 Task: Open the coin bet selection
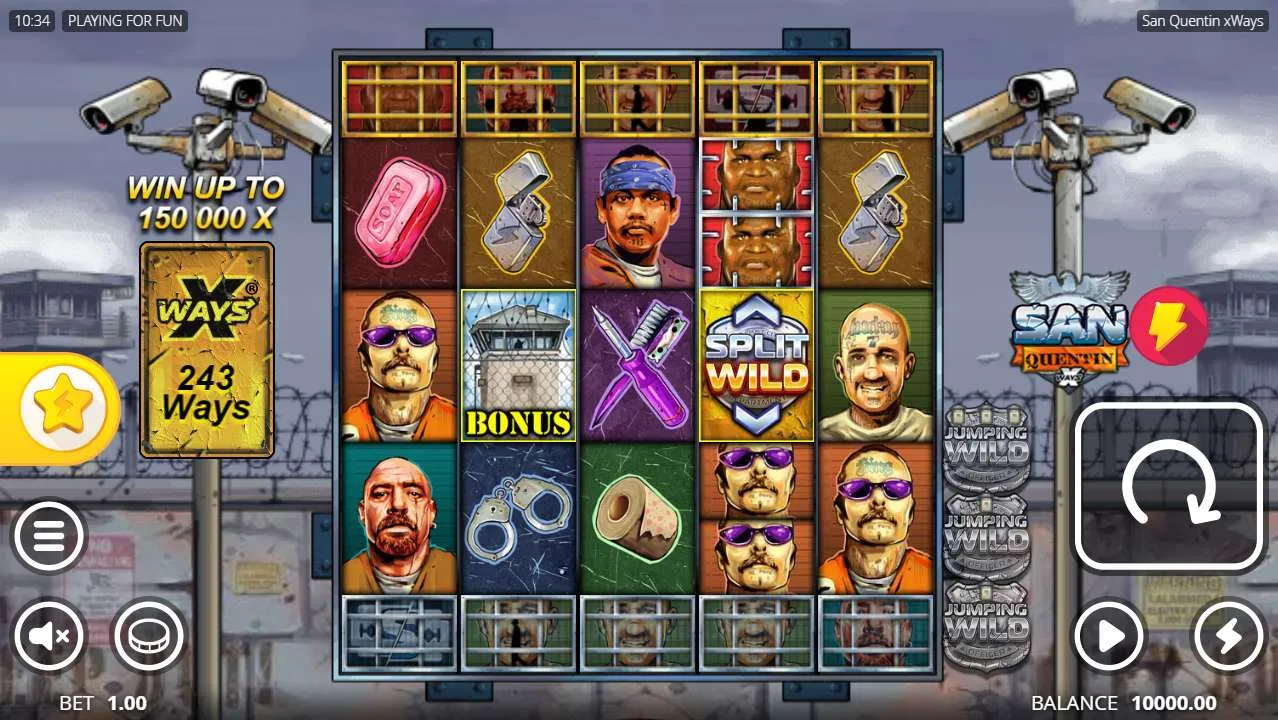pyautogui.click(x=148, y=635)
